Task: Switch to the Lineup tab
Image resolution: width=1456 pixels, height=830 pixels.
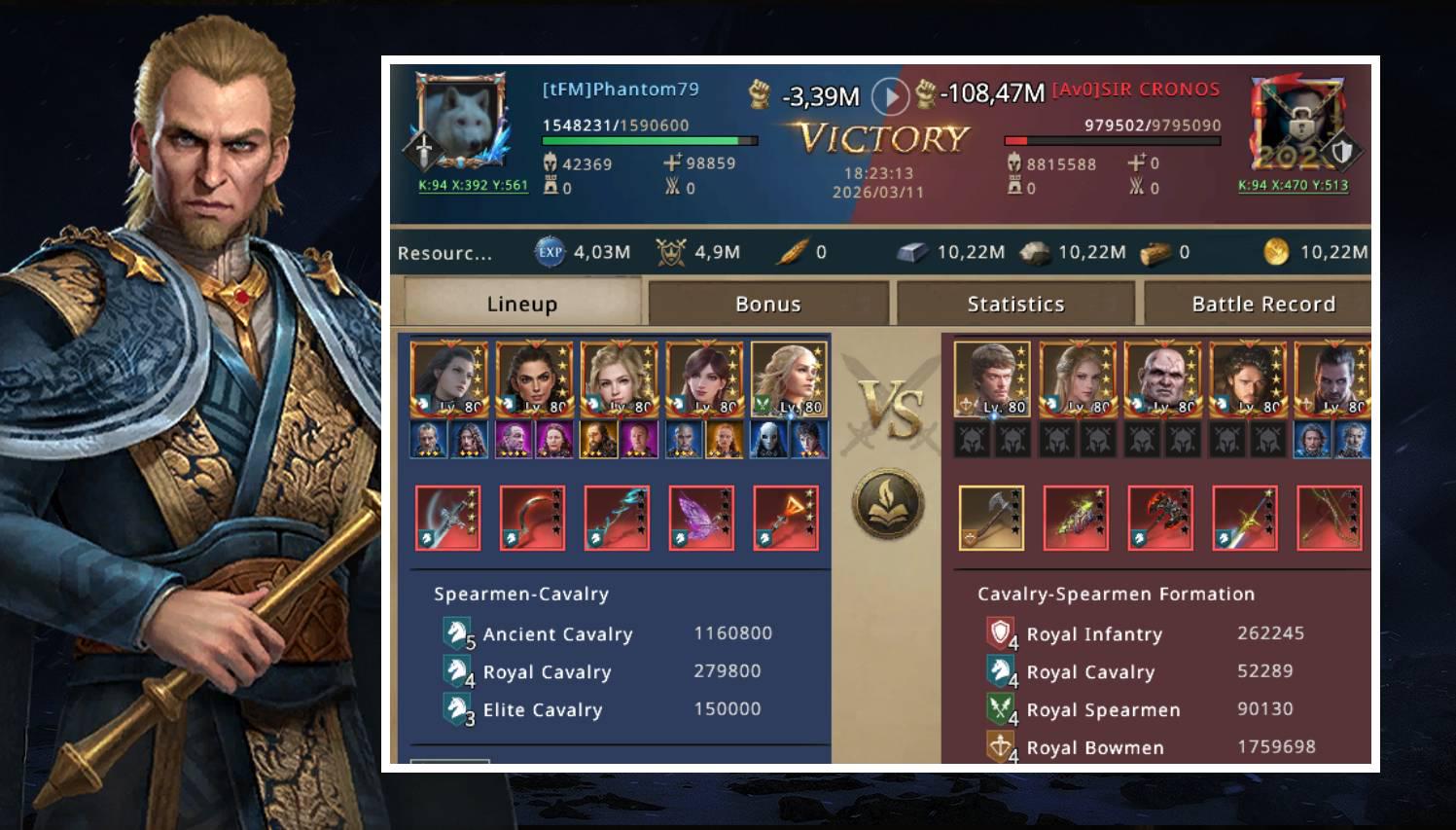Action: [x=521, y=304]
